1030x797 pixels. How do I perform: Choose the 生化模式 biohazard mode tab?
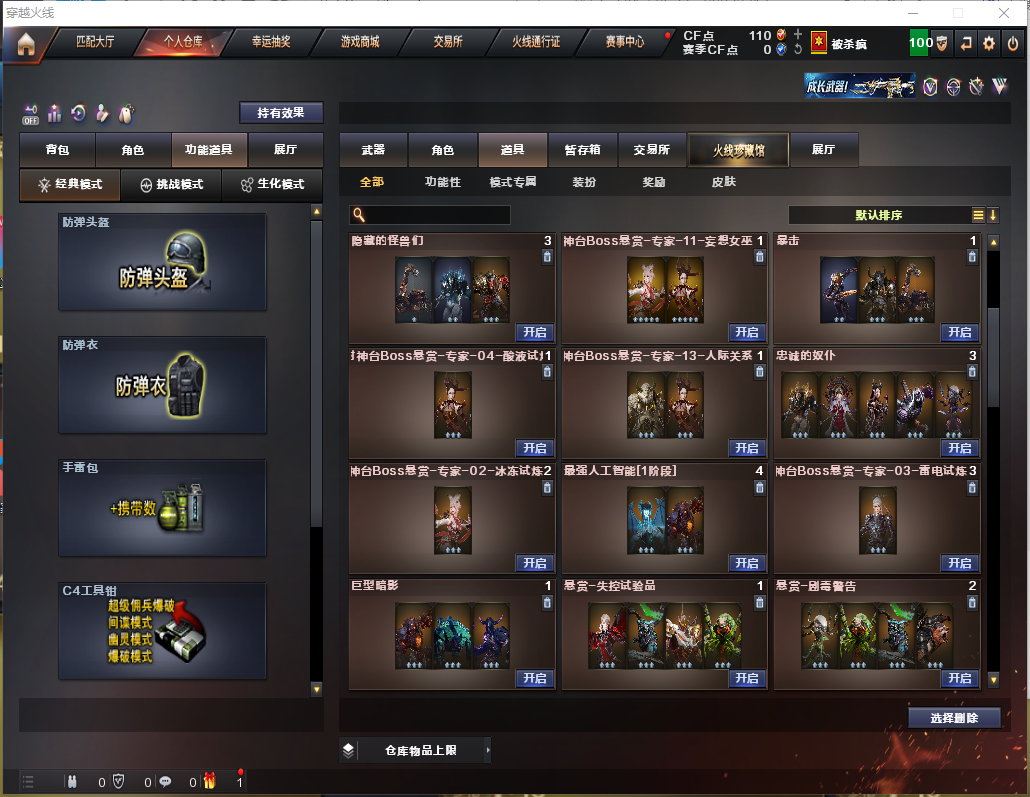[272, 185]
